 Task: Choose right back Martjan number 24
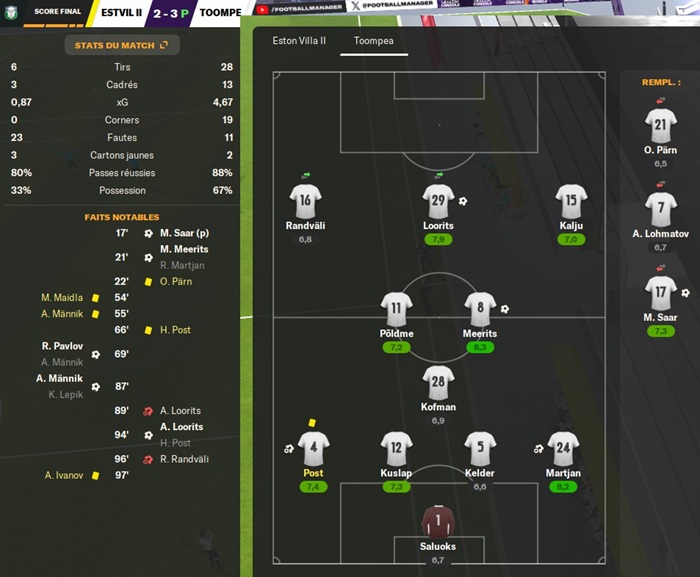tap(563, 448)
